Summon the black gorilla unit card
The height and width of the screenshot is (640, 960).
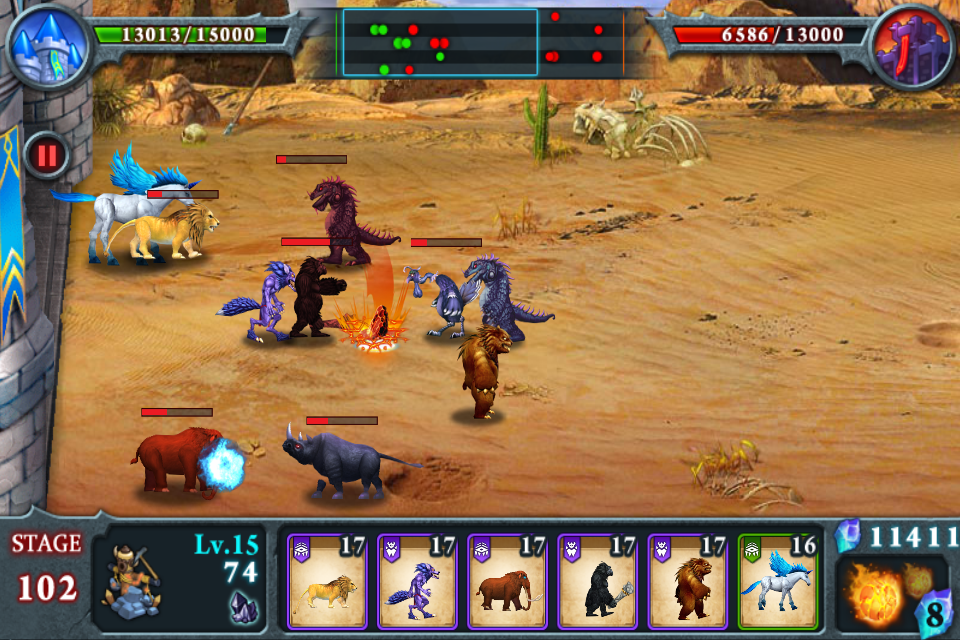pyautogui.click(x=597, y=582)
